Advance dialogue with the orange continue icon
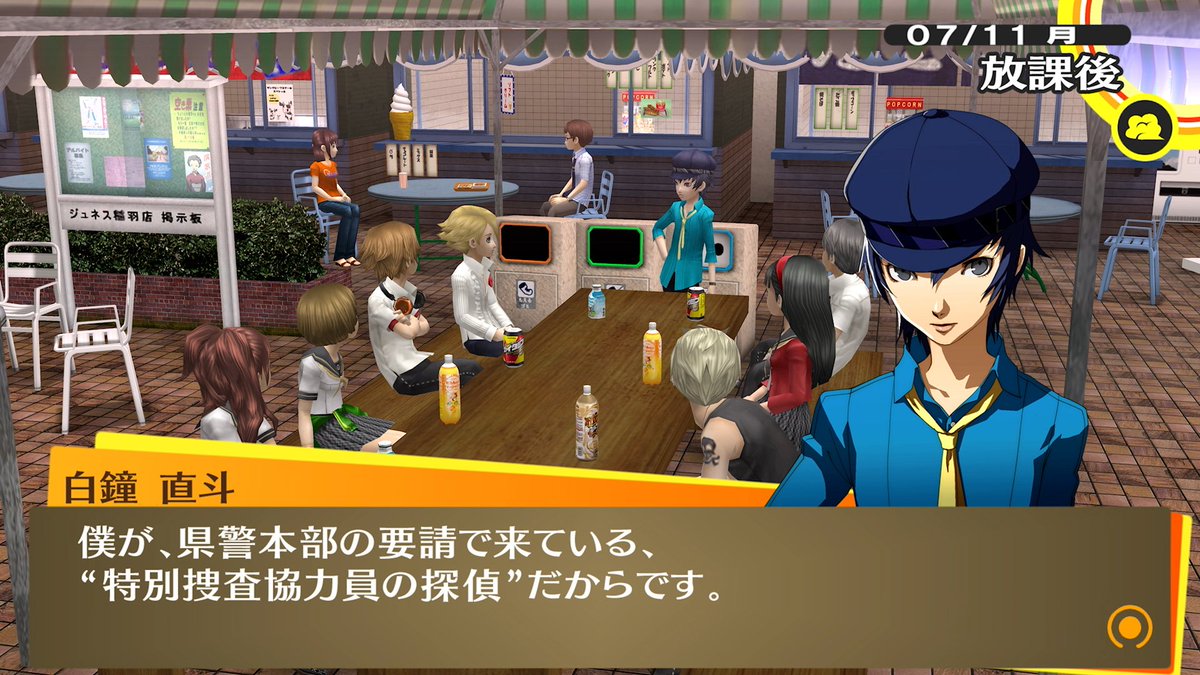The height and width of the screenshot is (675, 1200). pyautogui.click(x=1129, y=629)
